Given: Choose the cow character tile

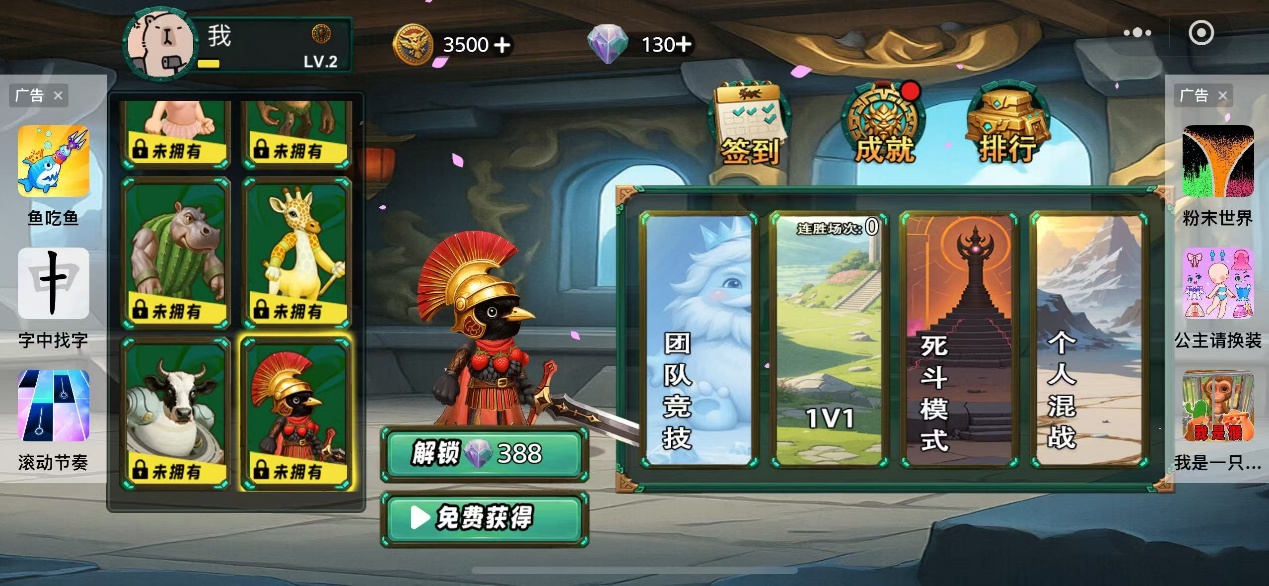Looking at the screenshot, I should tap(176, 411).
